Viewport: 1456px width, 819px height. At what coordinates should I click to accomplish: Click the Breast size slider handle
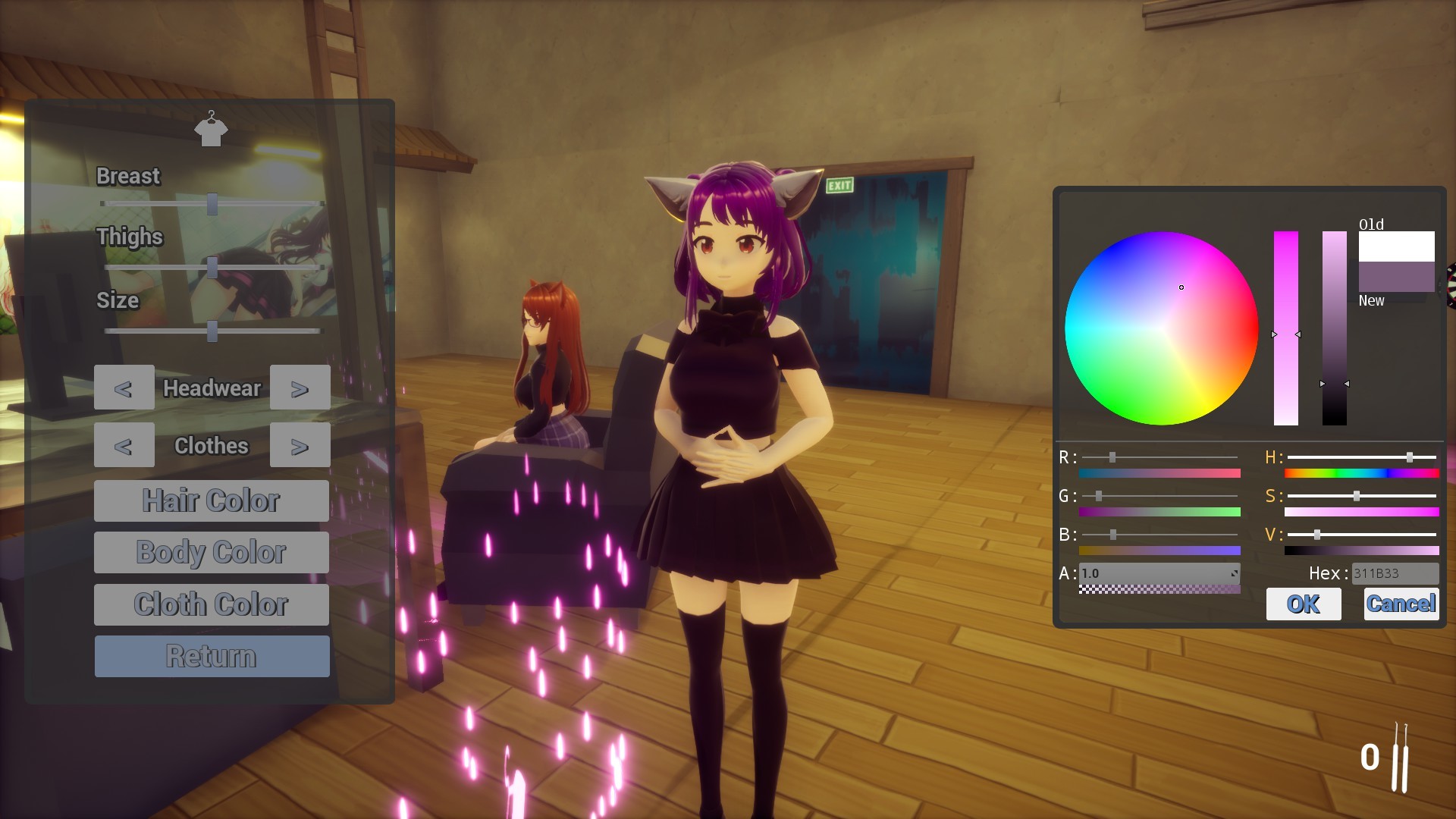212,203
